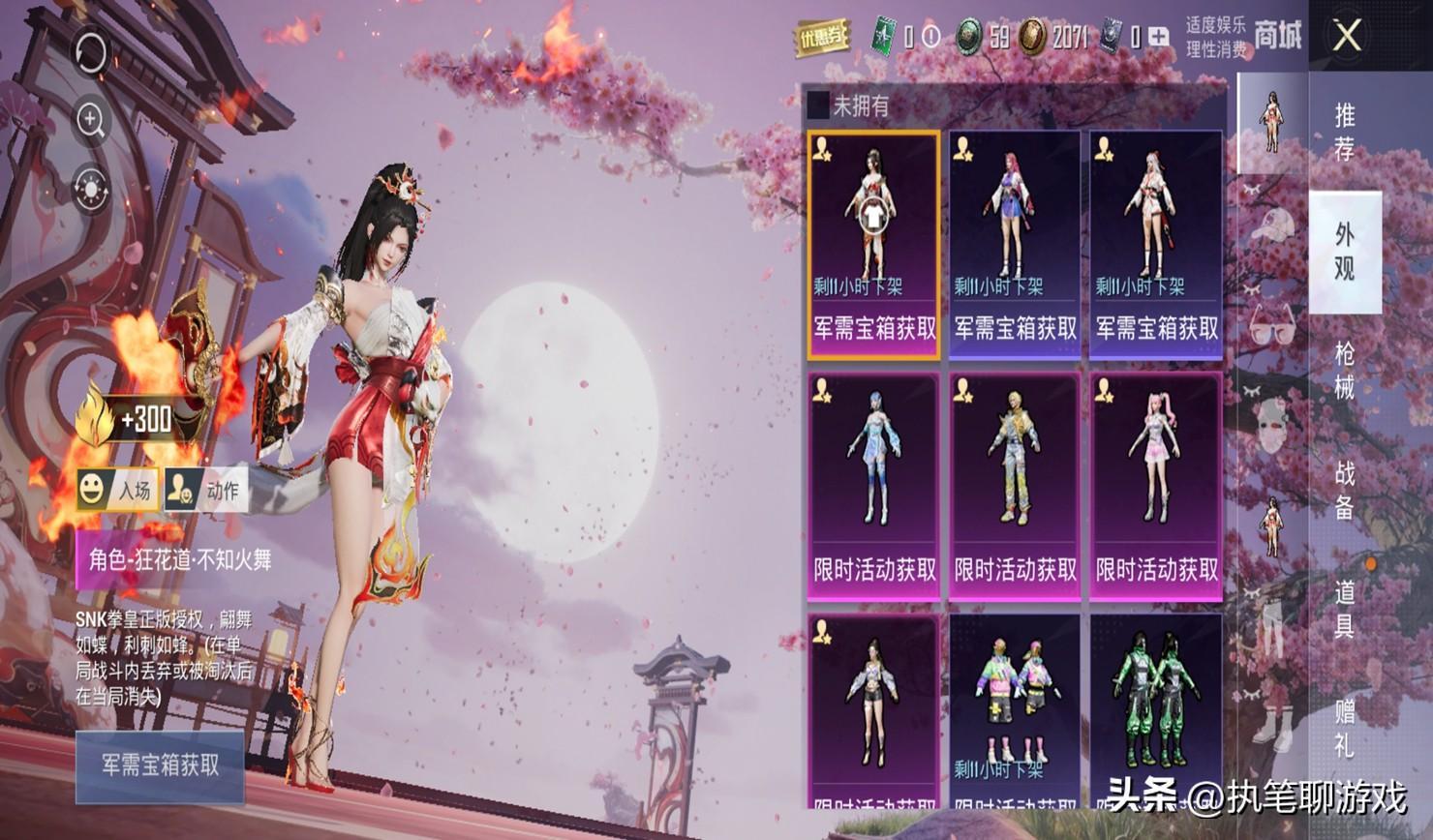The width and height of the screenshot is (1433, 840).
Task: Select the 枪械 category tab
Action: (x=1345, y=369)
